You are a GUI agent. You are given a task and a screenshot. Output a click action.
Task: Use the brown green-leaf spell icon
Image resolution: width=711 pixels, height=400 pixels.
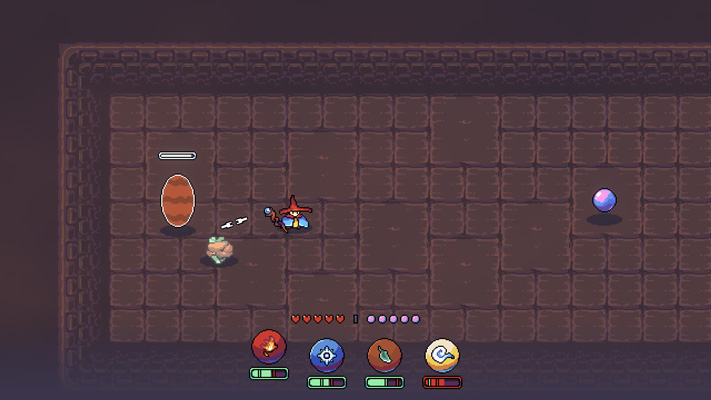[384, 354]
